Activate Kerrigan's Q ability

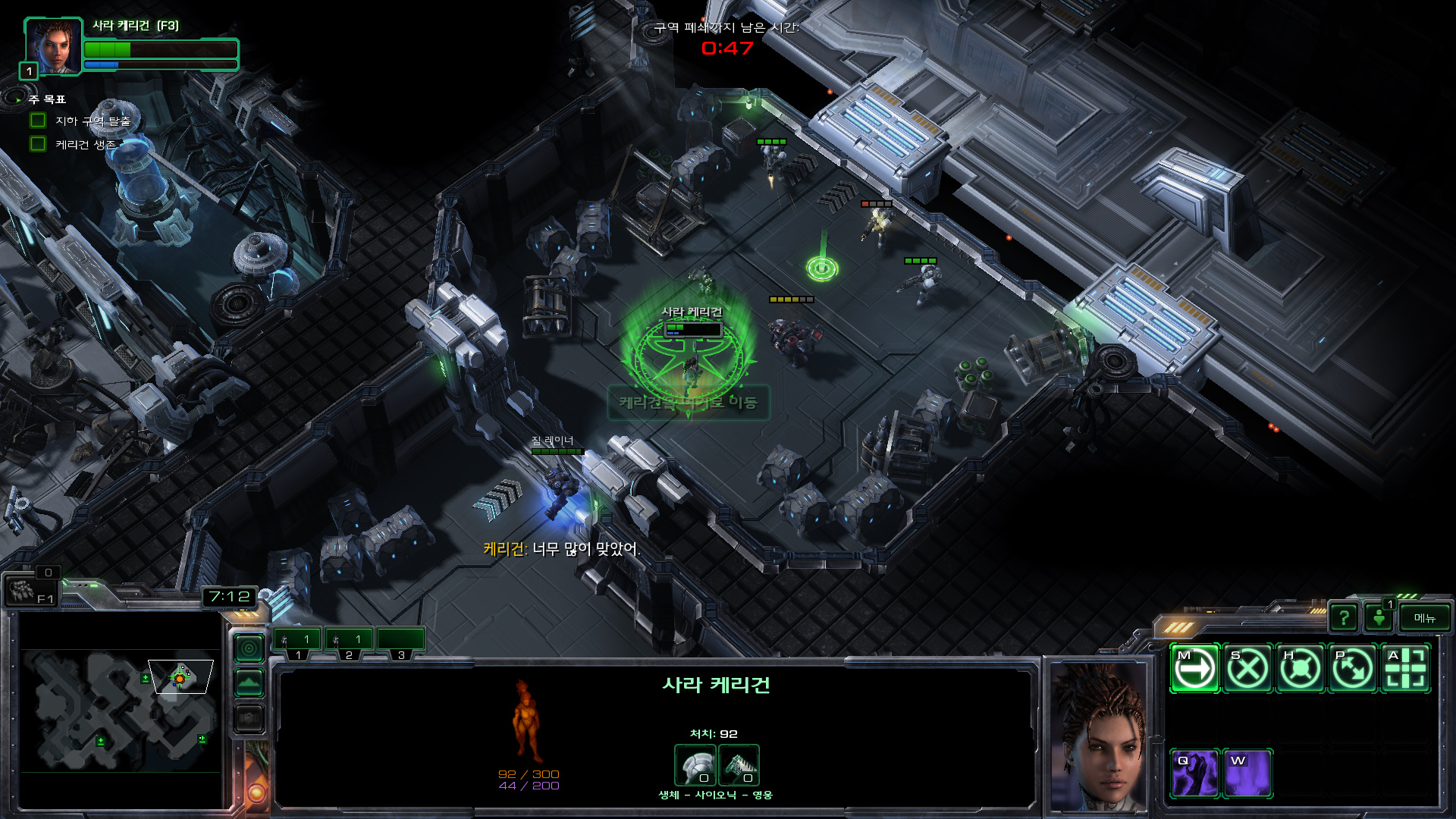pyautogui.click(x=1194, y=773)
